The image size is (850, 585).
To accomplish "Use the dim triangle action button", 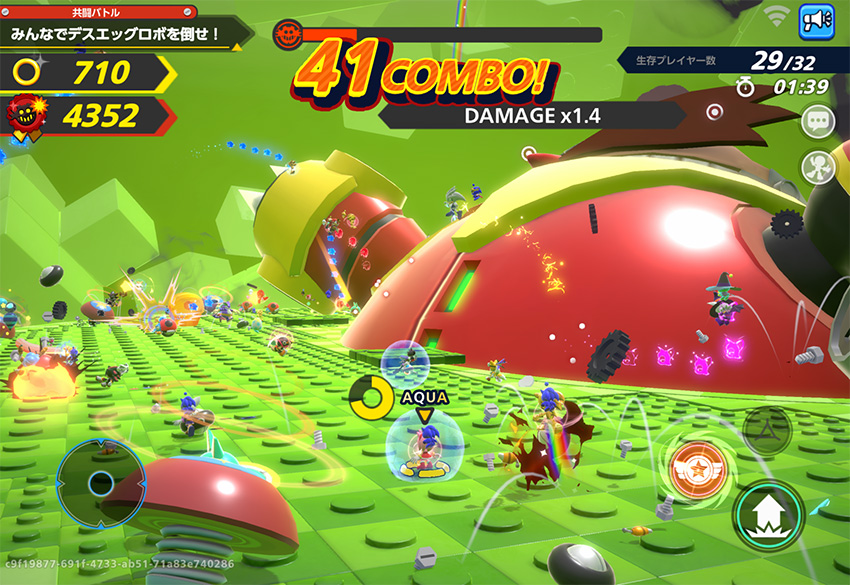I will coord(767,430).
